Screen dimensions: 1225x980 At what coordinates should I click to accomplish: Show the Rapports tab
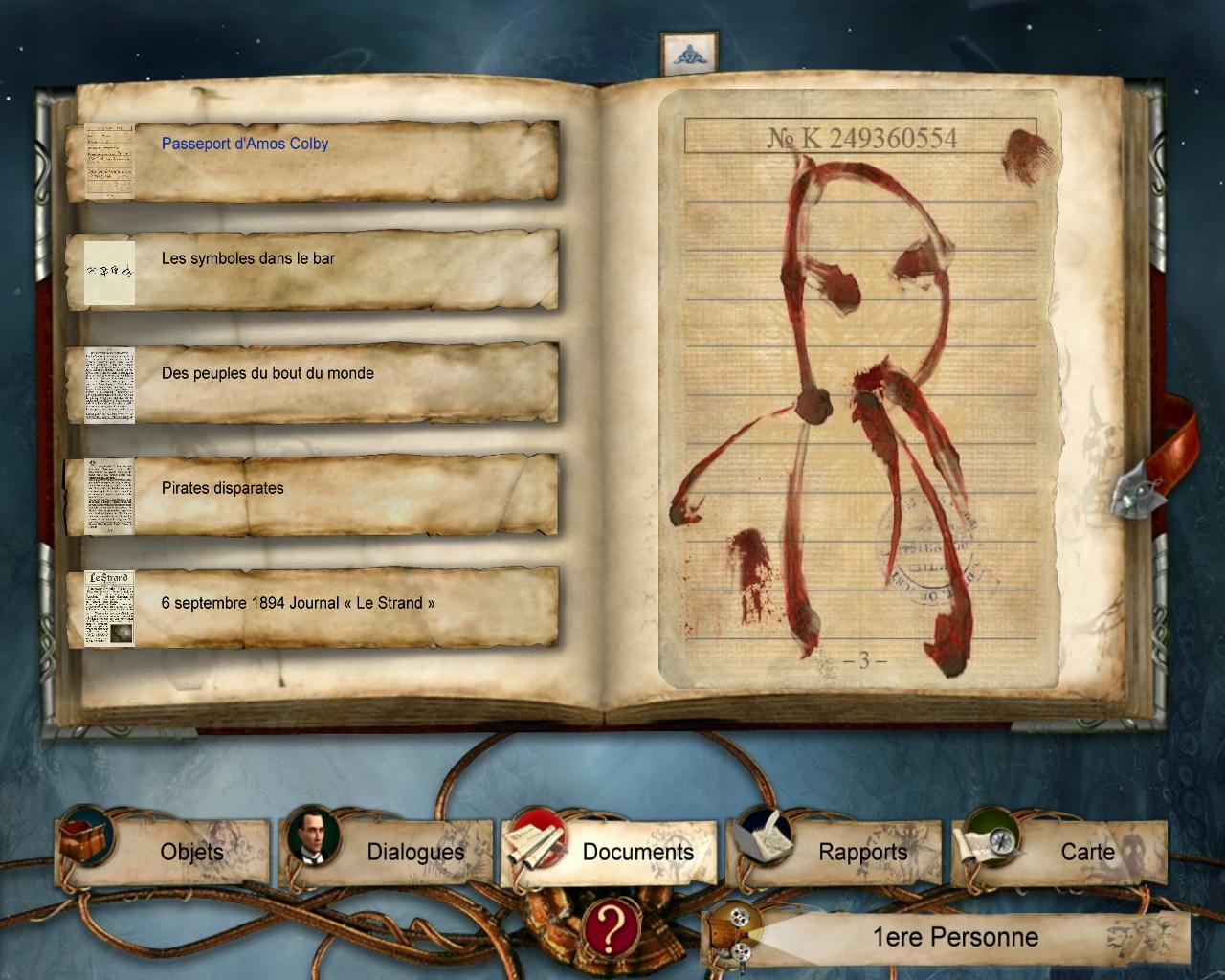click(833, 851)
